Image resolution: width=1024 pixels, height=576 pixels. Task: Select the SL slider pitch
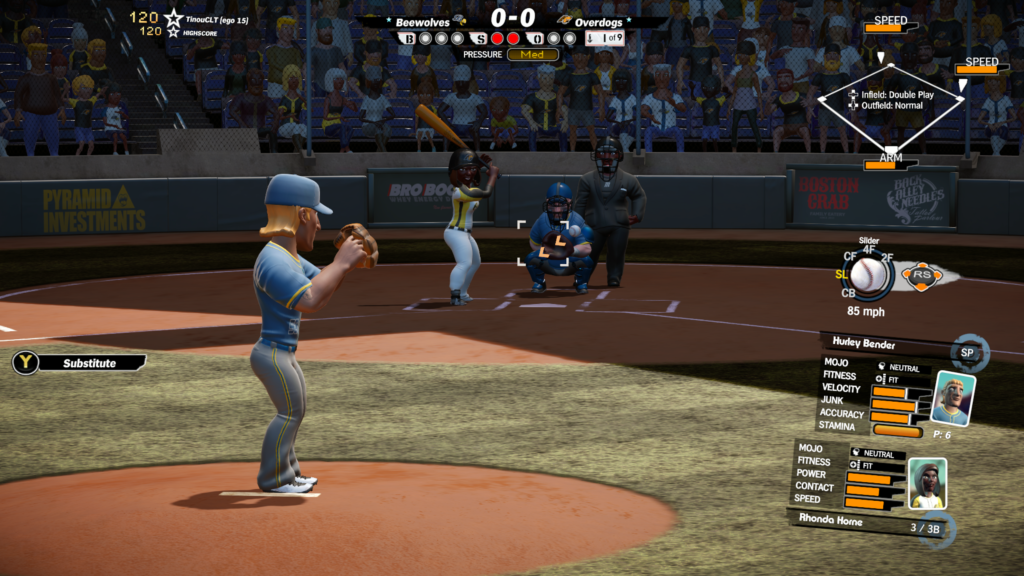[x=845, y=273]
